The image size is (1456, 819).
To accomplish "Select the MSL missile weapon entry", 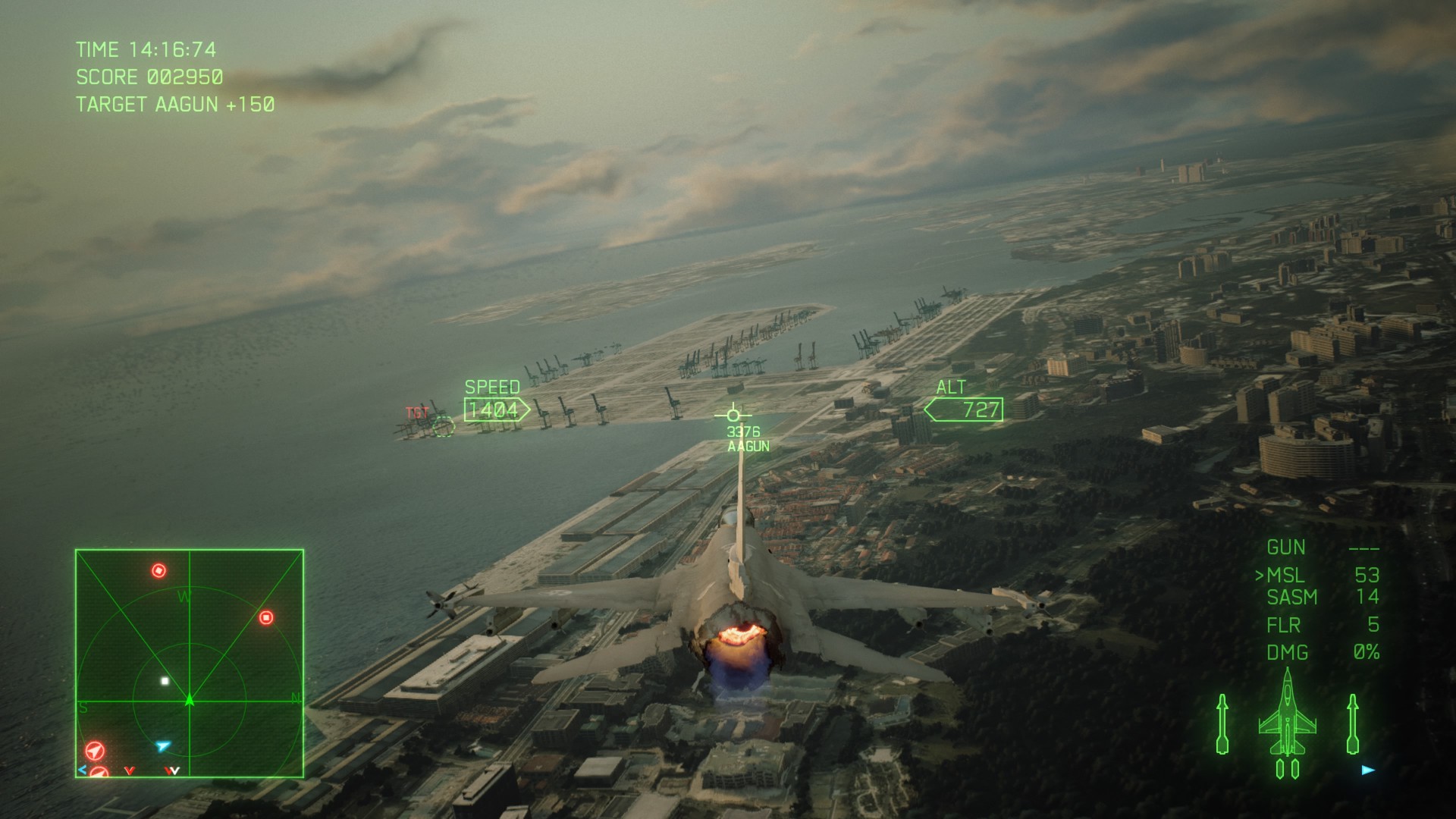I will (1285, 576).
